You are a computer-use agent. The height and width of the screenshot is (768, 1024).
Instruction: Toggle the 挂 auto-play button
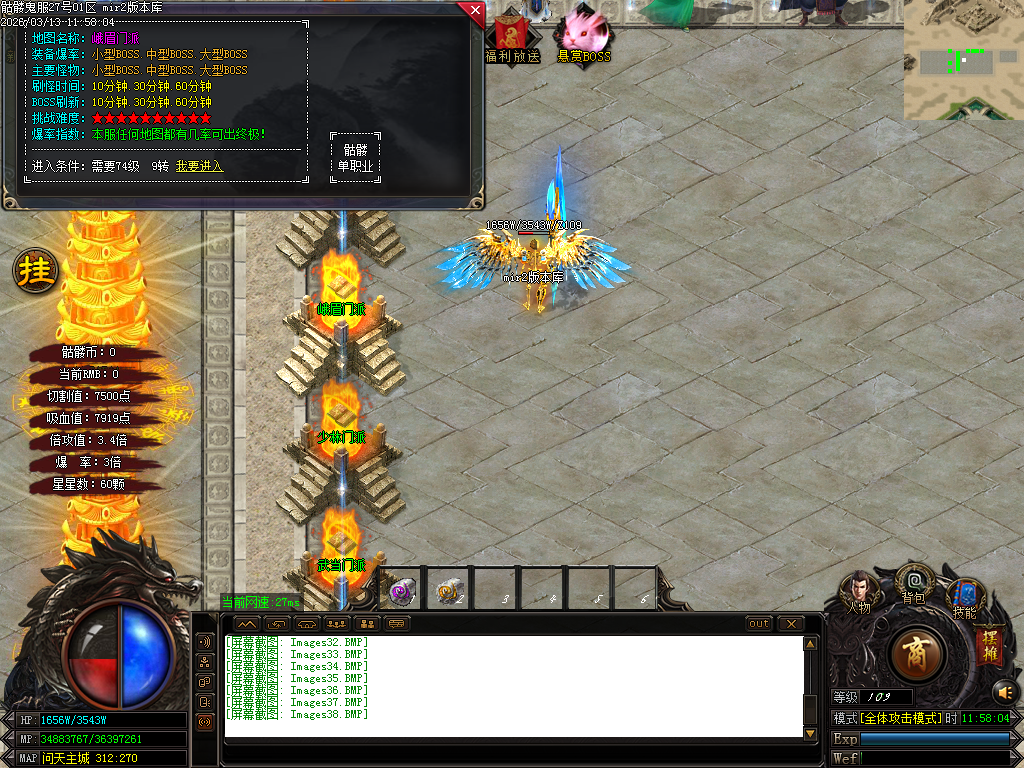point(36,271)
